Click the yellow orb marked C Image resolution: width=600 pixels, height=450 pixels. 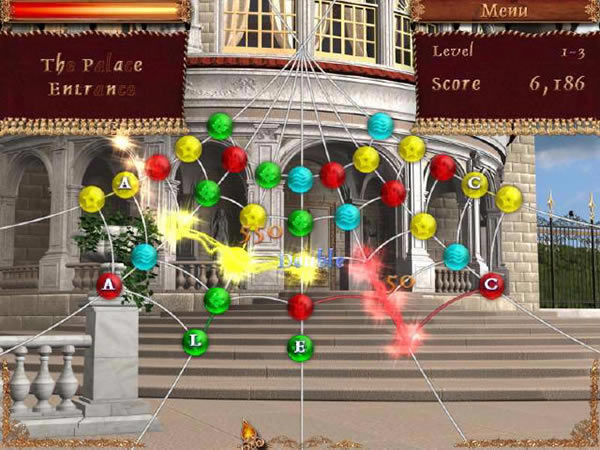(x=475, y=184)
